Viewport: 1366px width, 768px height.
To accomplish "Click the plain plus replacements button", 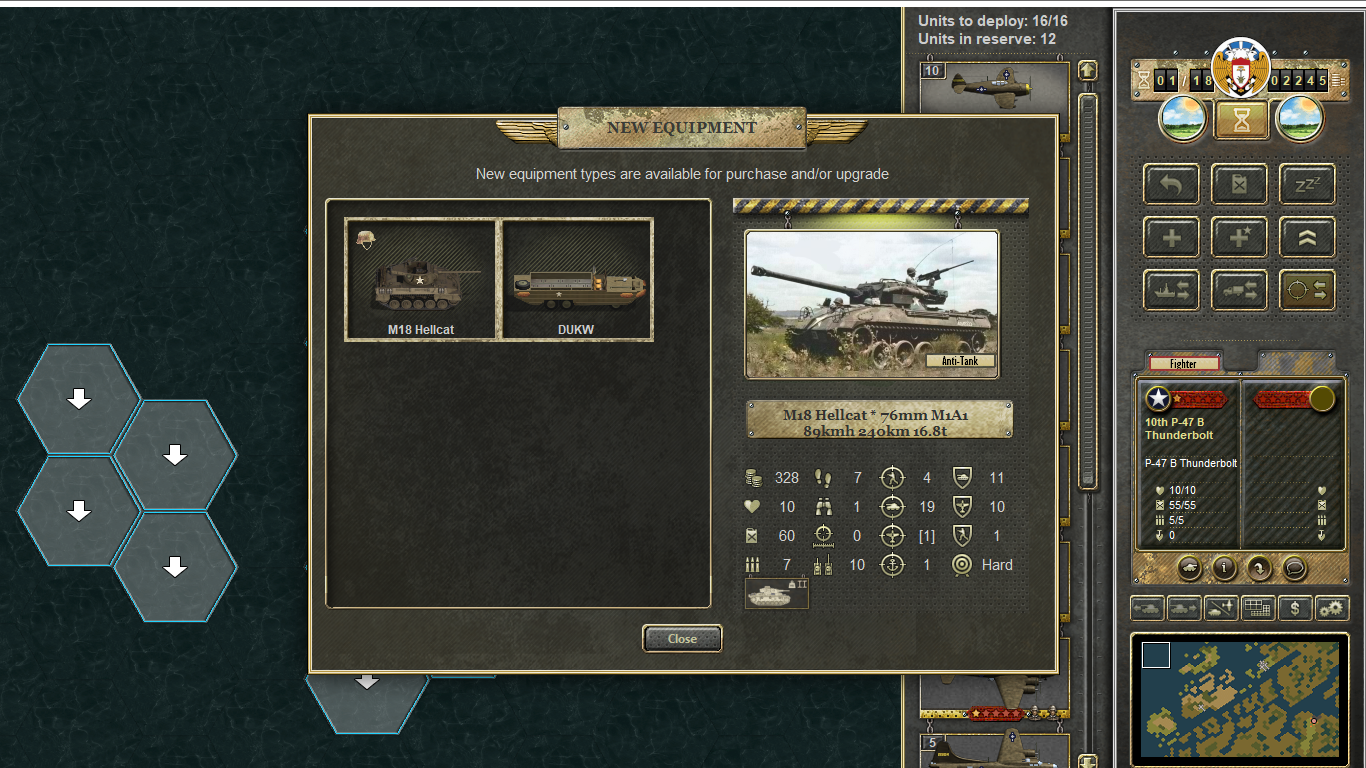I will pyautogui.click(x=1172, y=238).
